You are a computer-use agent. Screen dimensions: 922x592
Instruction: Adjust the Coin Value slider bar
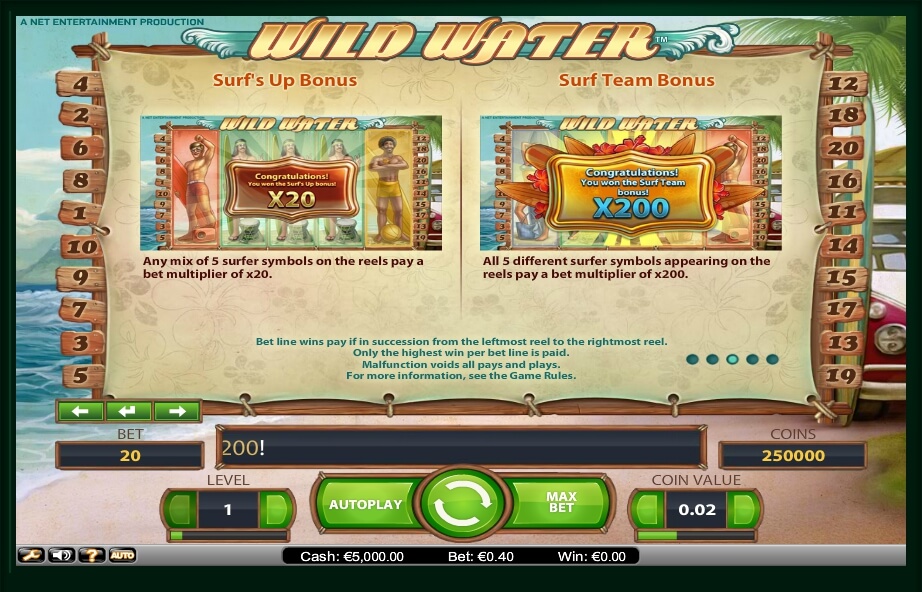point(695,536)
